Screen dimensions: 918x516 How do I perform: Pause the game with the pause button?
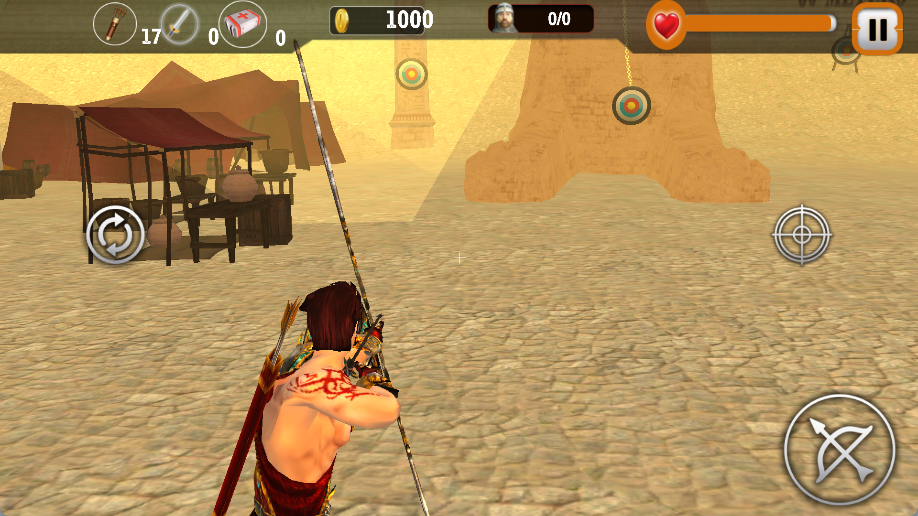tap(877, 30)
